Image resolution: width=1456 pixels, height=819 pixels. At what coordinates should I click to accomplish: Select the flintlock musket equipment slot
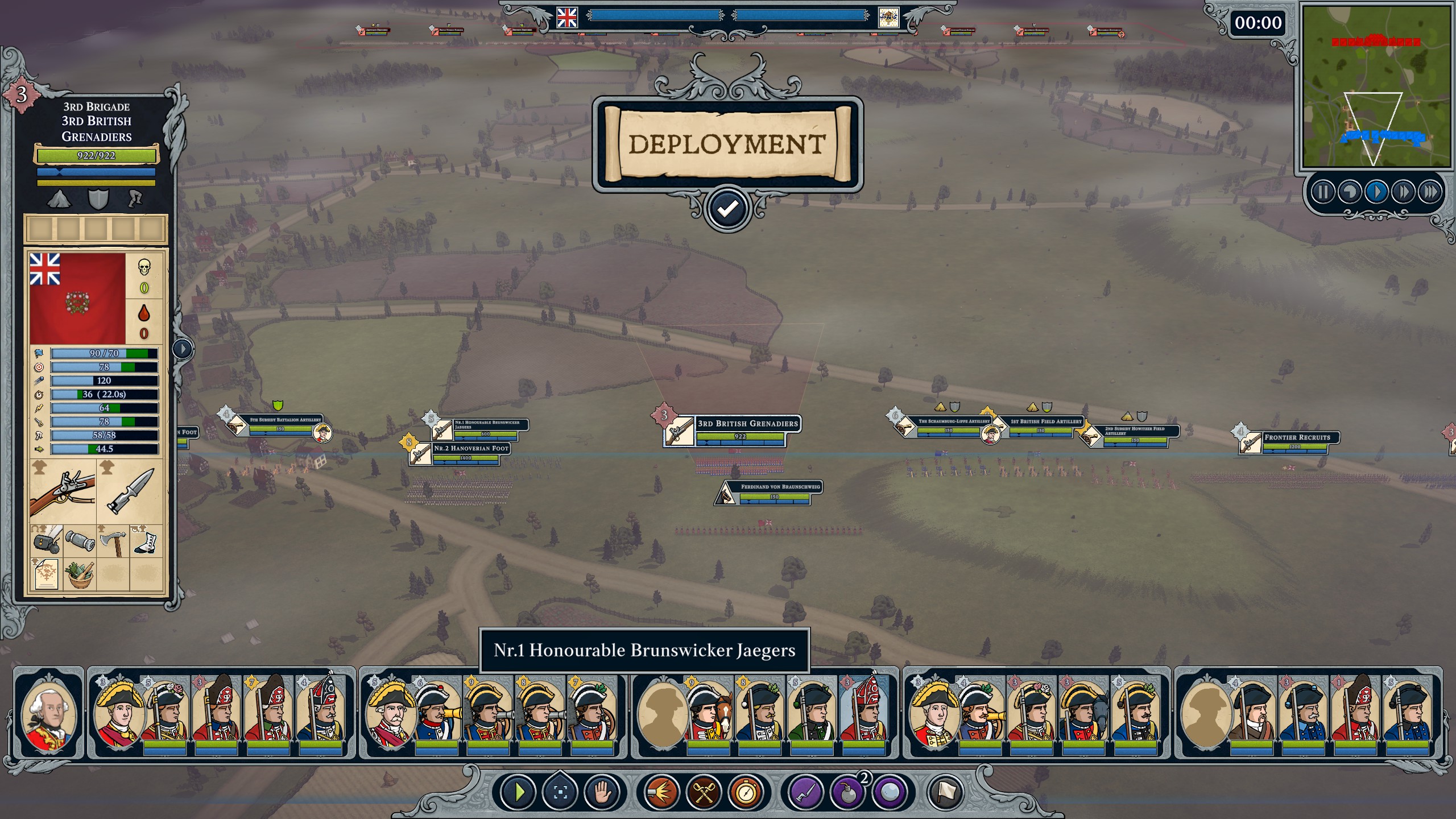(63, 492)
